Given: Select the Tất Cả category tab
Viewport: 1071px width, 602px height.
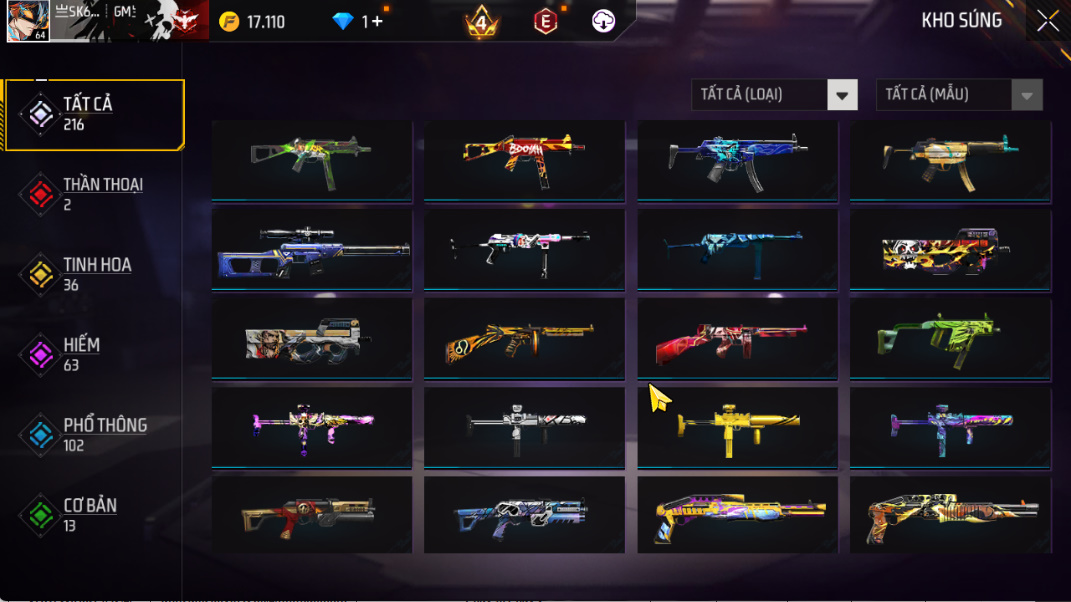Looking at the screenshot, I should tap(94, 114).
